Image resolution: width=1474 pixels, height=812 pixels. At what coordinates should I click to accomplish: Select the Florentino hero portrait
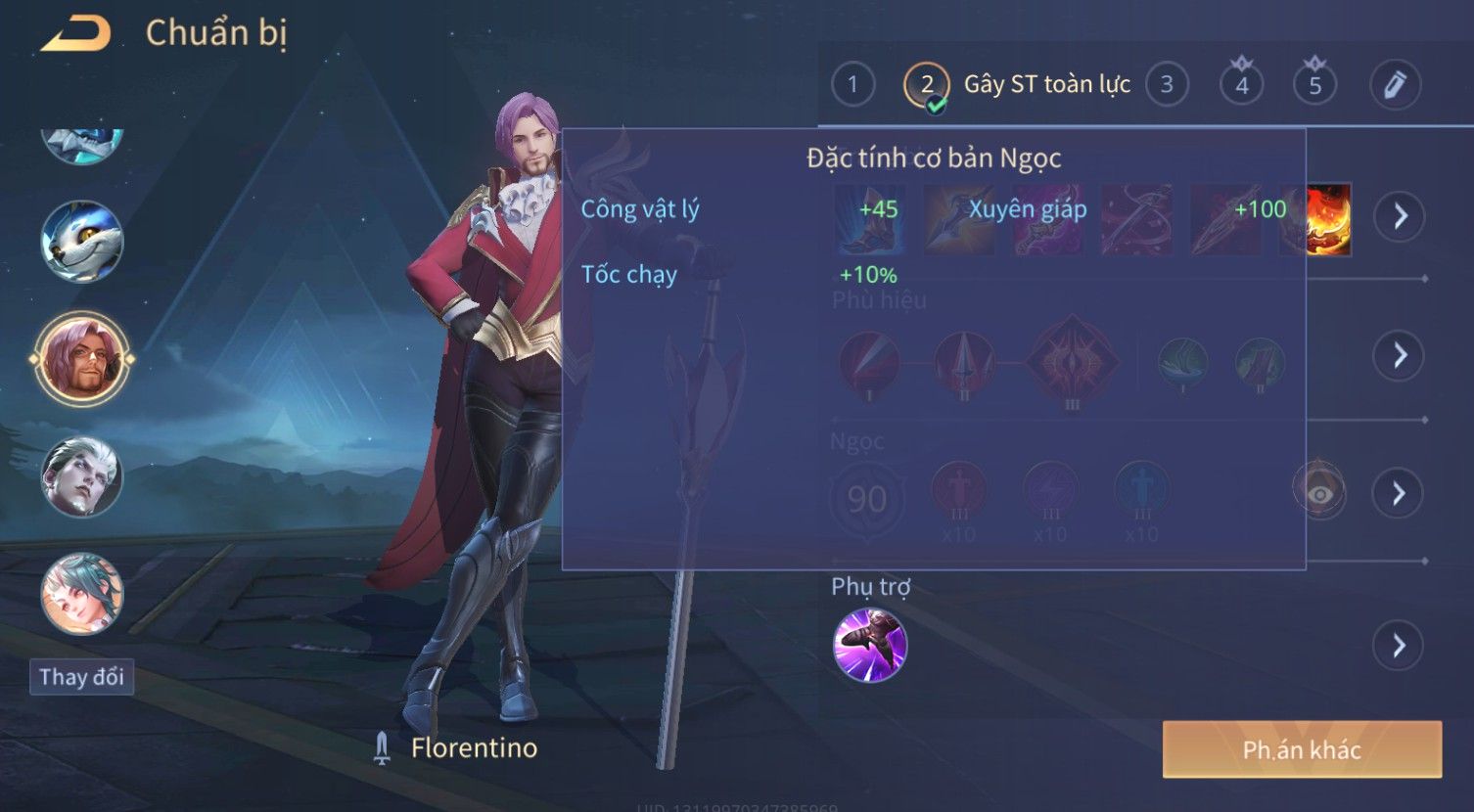pos(82,359)
